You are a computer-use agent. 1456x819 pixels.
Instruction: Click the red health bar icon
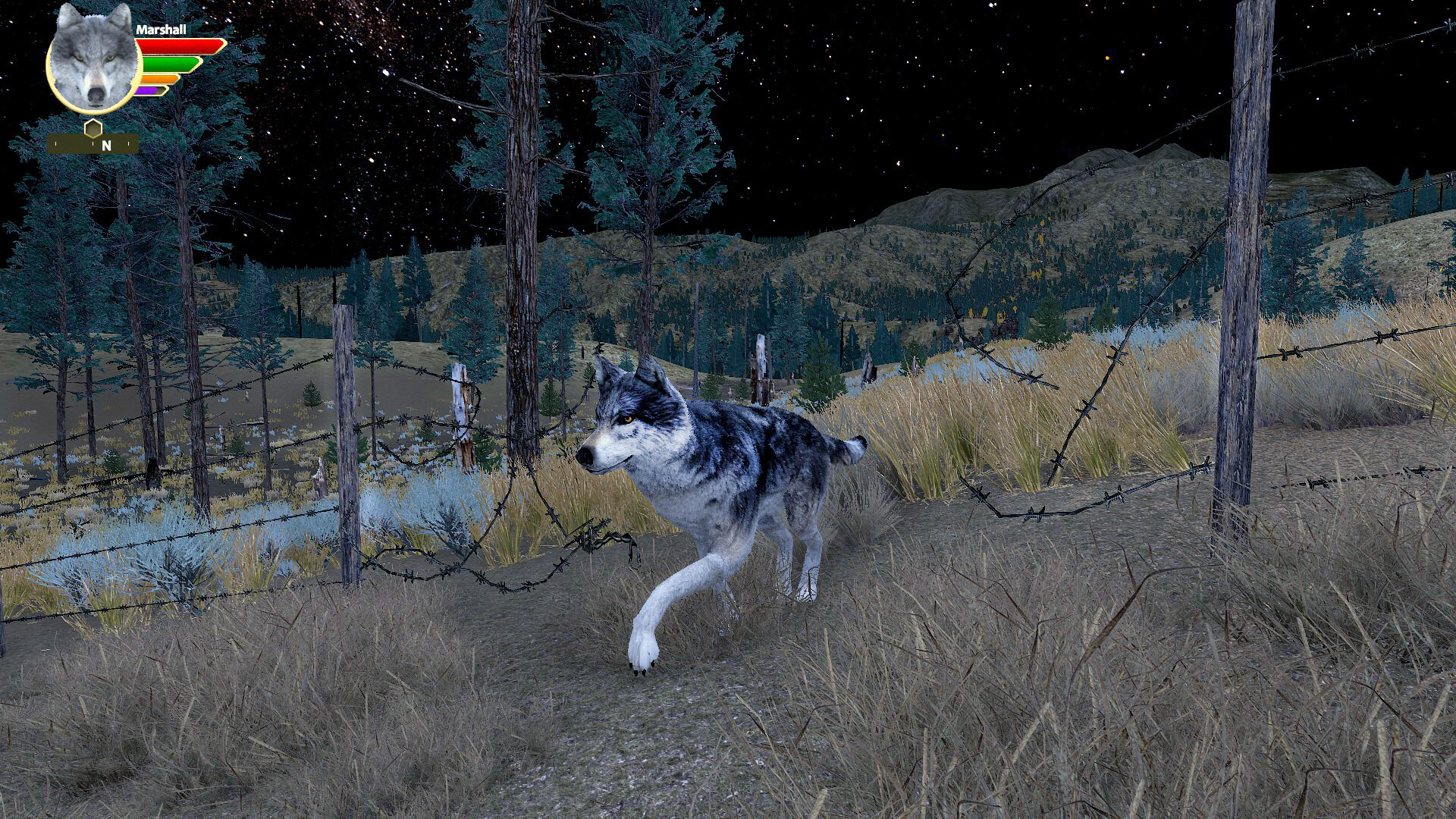click(178, 45)
